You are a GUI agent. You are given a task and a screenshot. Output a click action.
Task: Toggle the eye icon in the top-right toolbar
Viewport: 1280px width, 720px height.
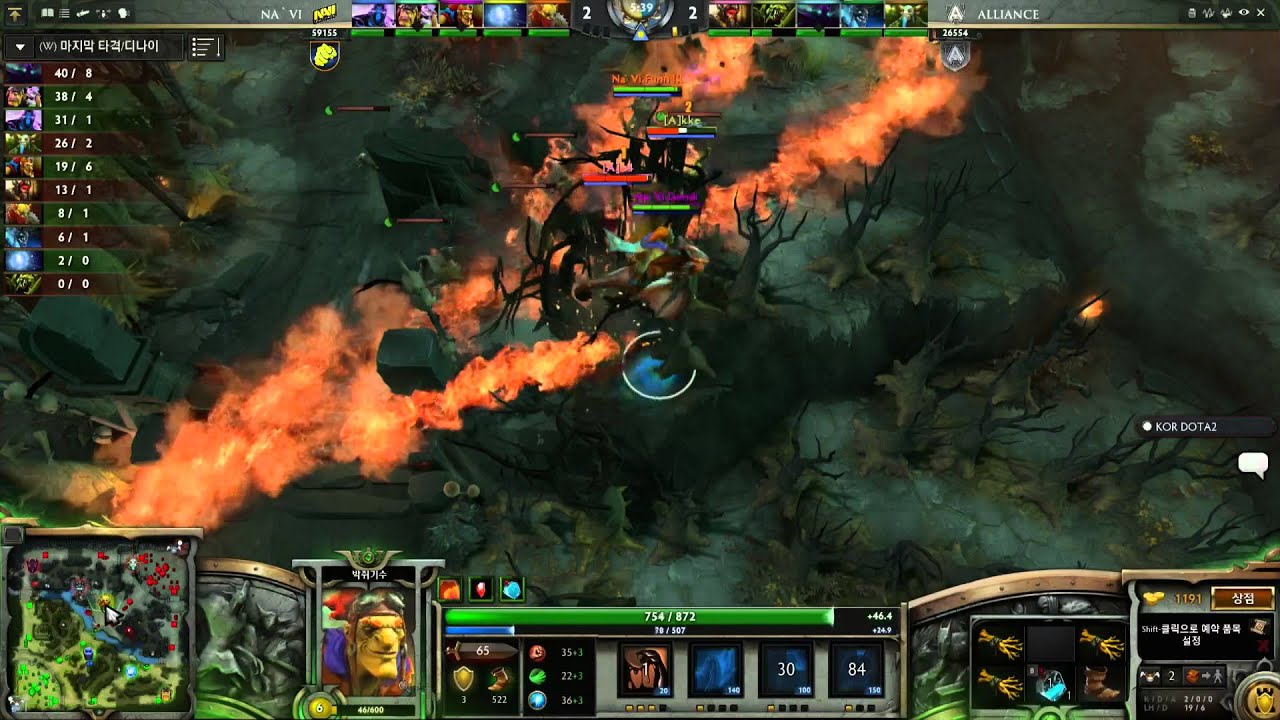click(1244, 13)
